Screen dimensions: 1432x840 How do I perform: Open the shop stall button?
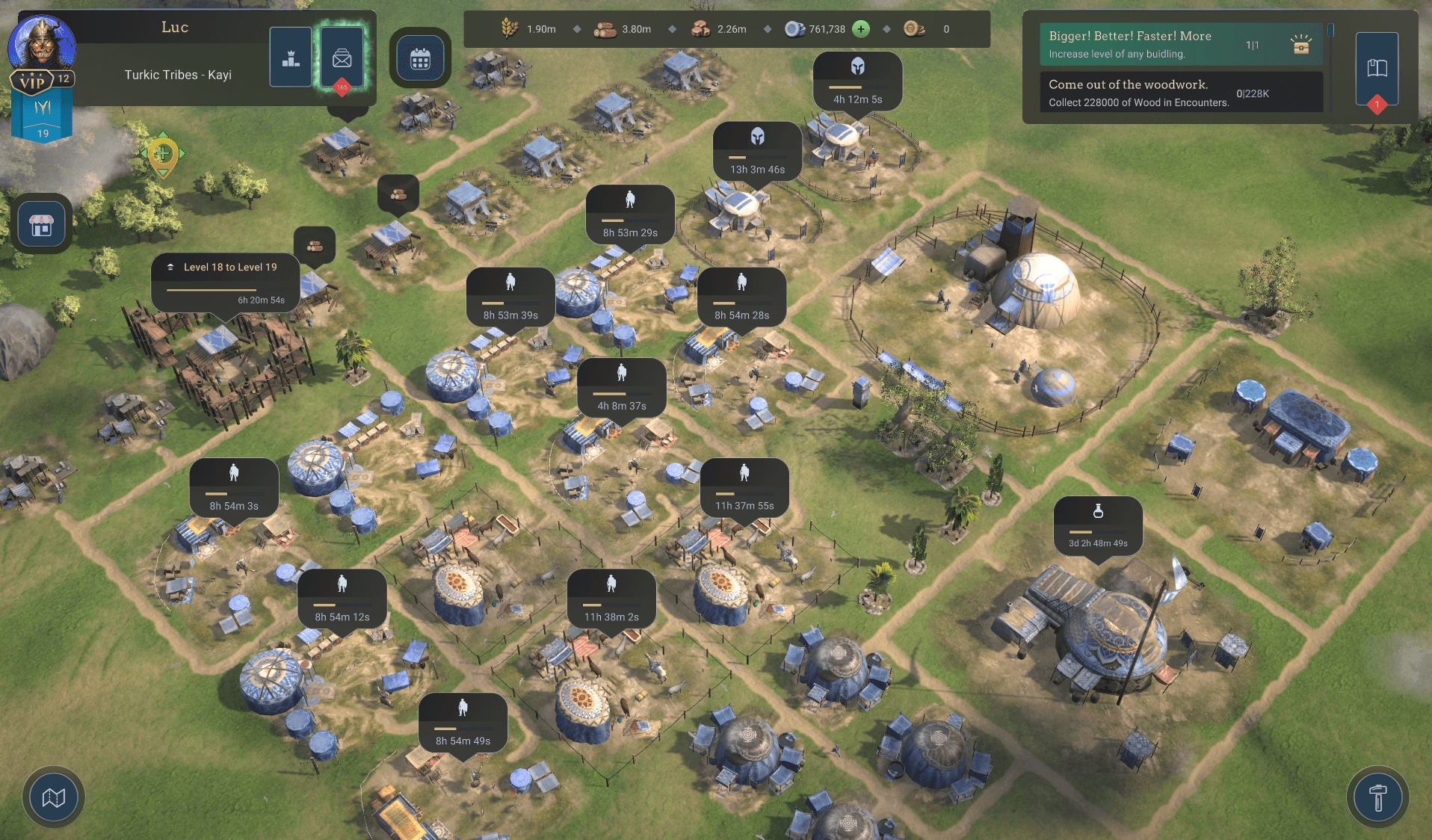click(42, 224)
